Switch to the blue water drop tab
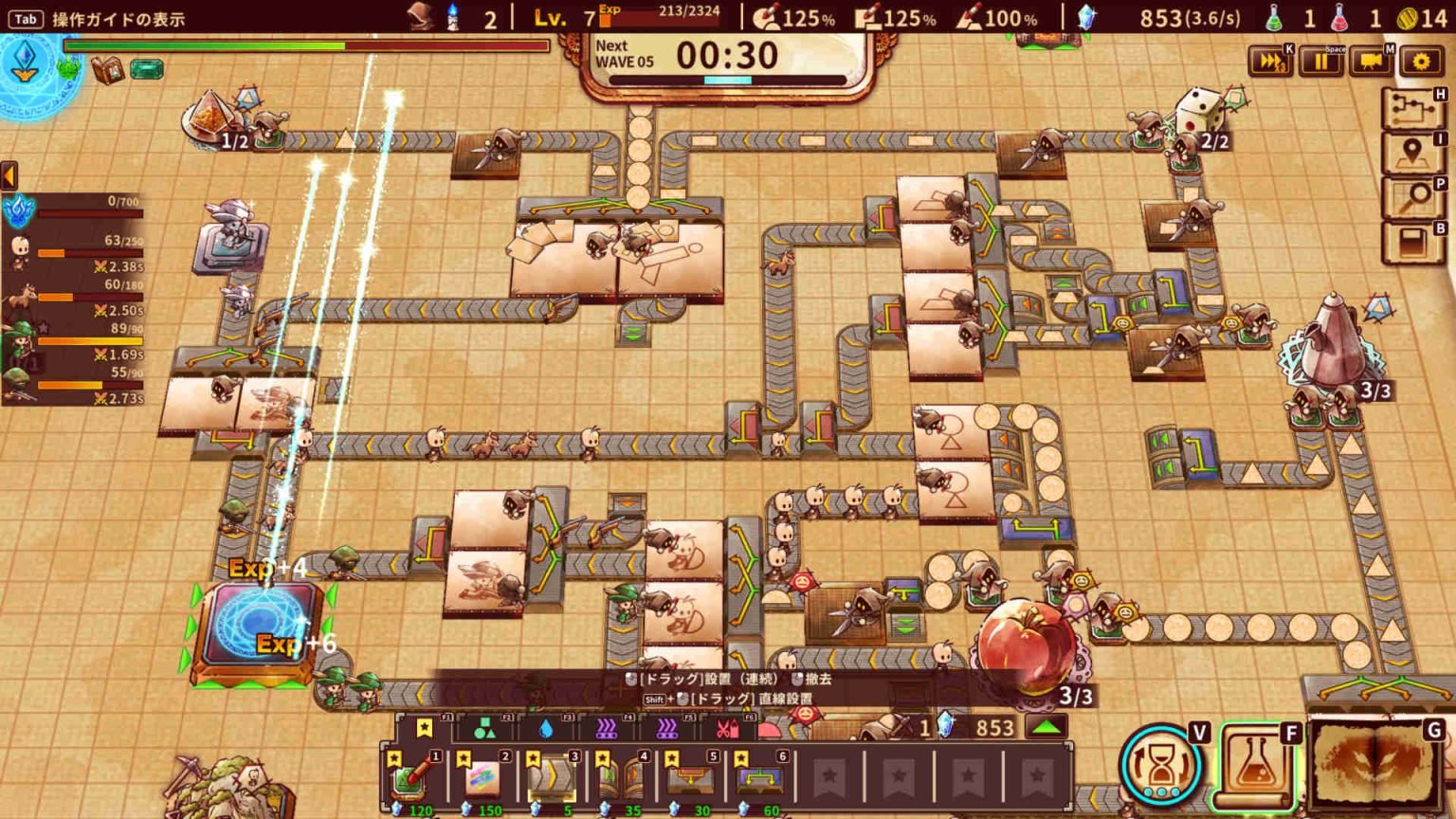 pos(545,728)
